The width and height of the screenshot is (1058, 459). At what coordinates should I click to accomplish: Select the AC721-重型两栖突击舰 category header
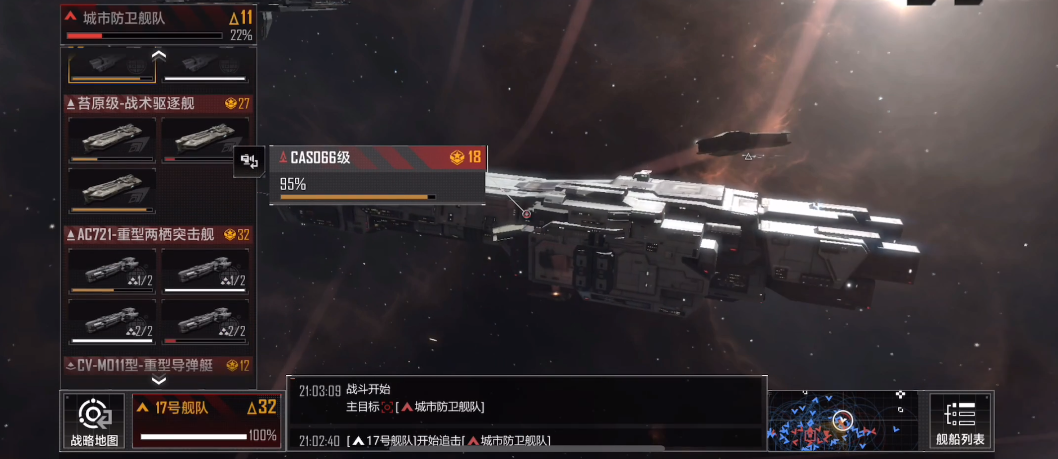coord(158,235)
